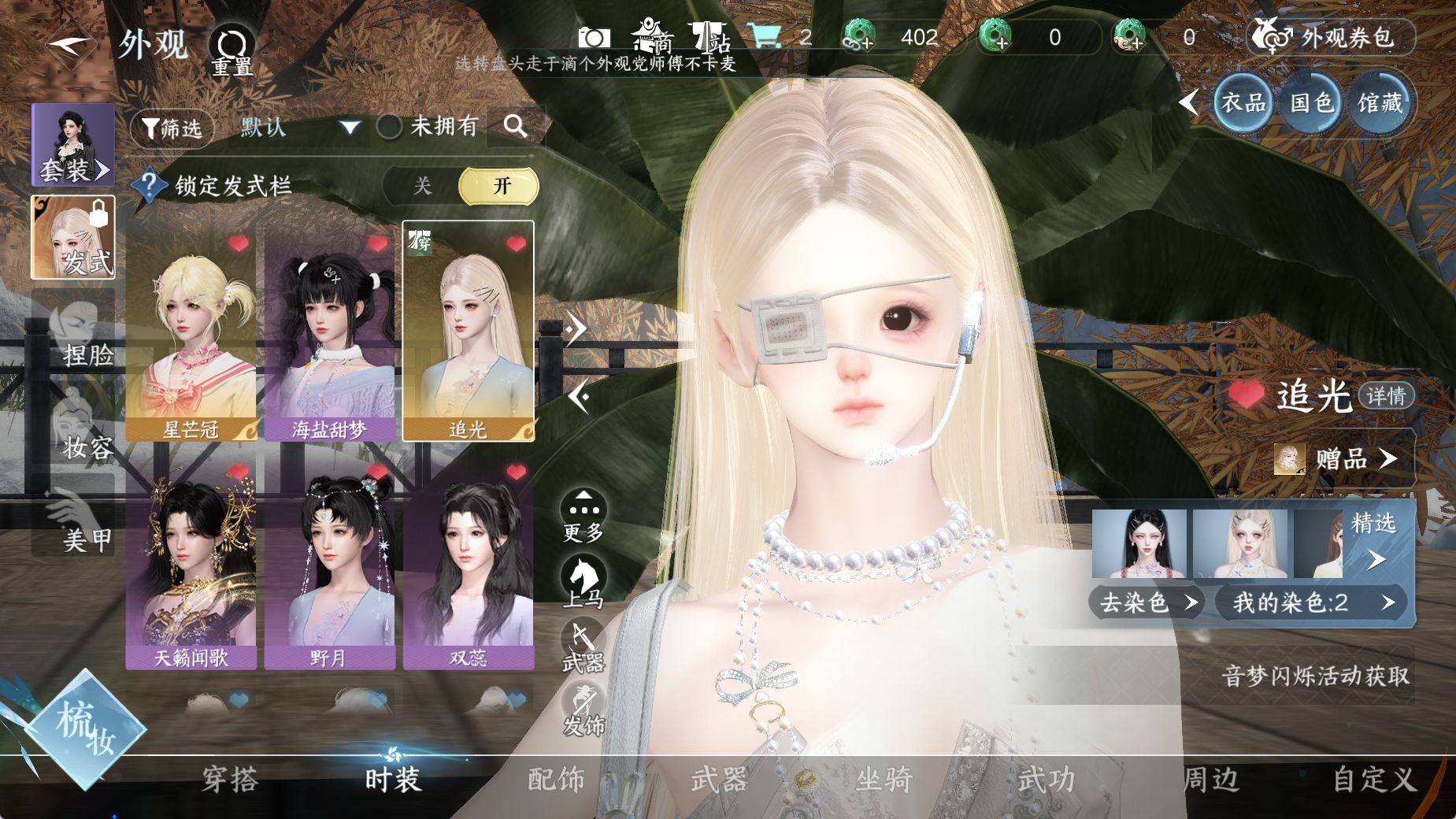Screen dimensions: 1456x819
Task: Switch to the 捏脸 face category
Action: pos(75,340)
